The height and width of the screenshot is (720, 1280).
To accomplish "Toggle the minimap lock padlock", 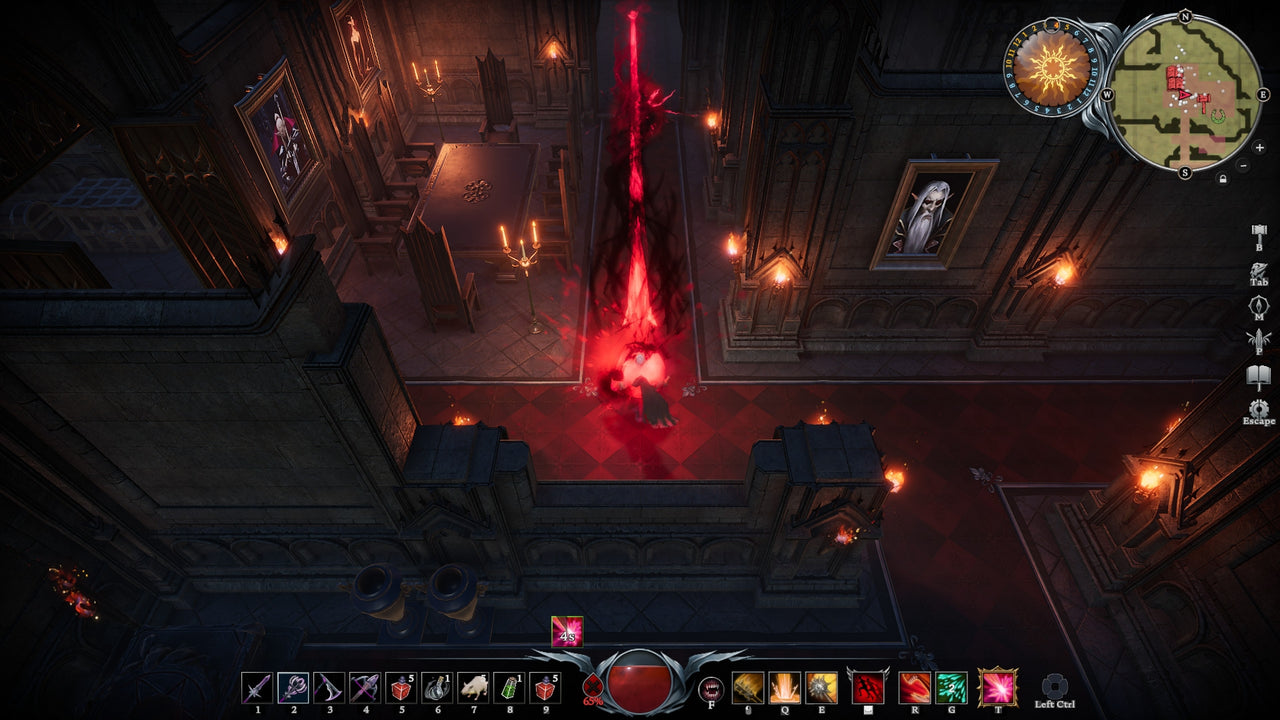I will tap(1223, 178).
